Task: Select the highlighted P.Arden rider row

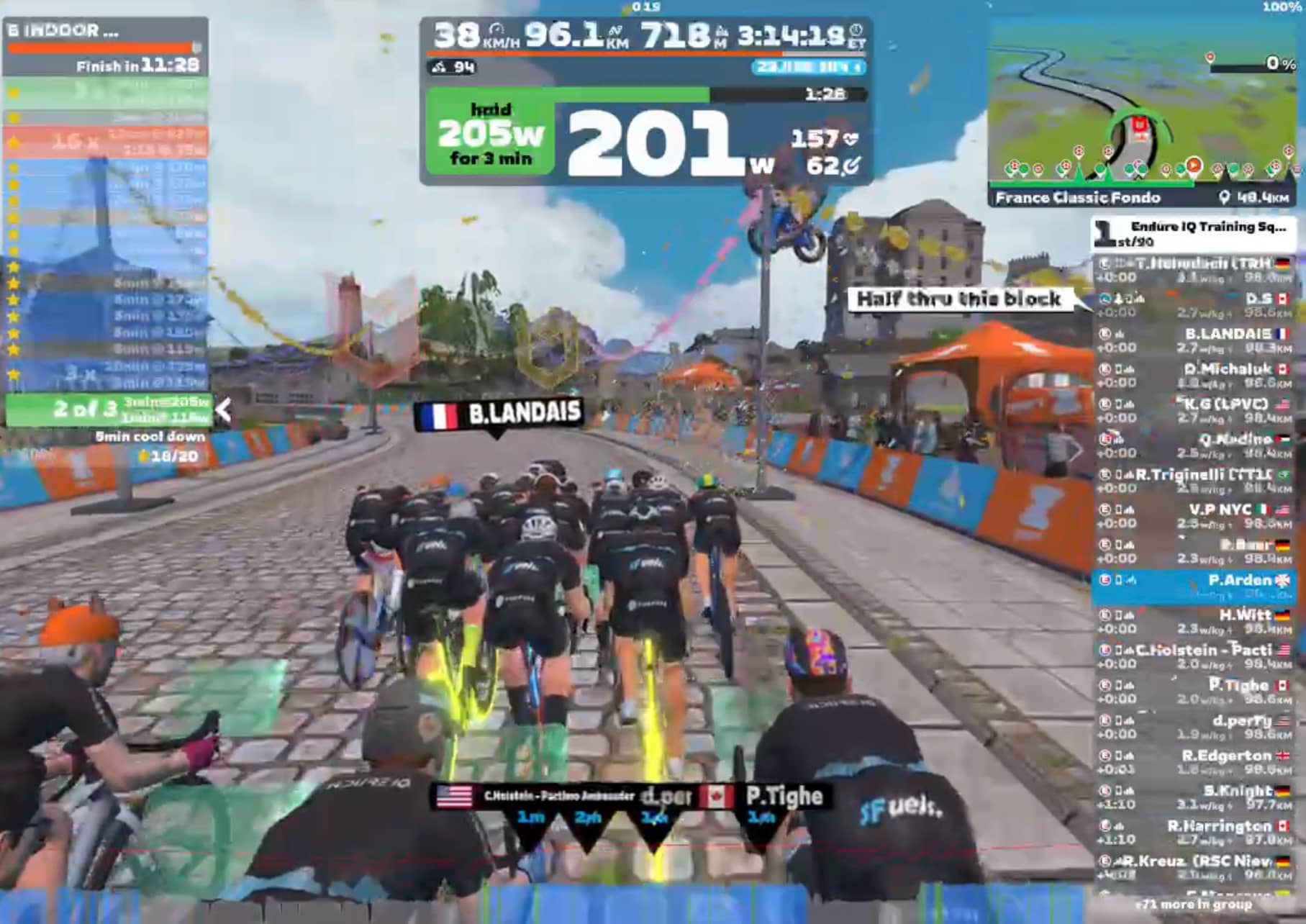Action: click(x=1194, y=586)
